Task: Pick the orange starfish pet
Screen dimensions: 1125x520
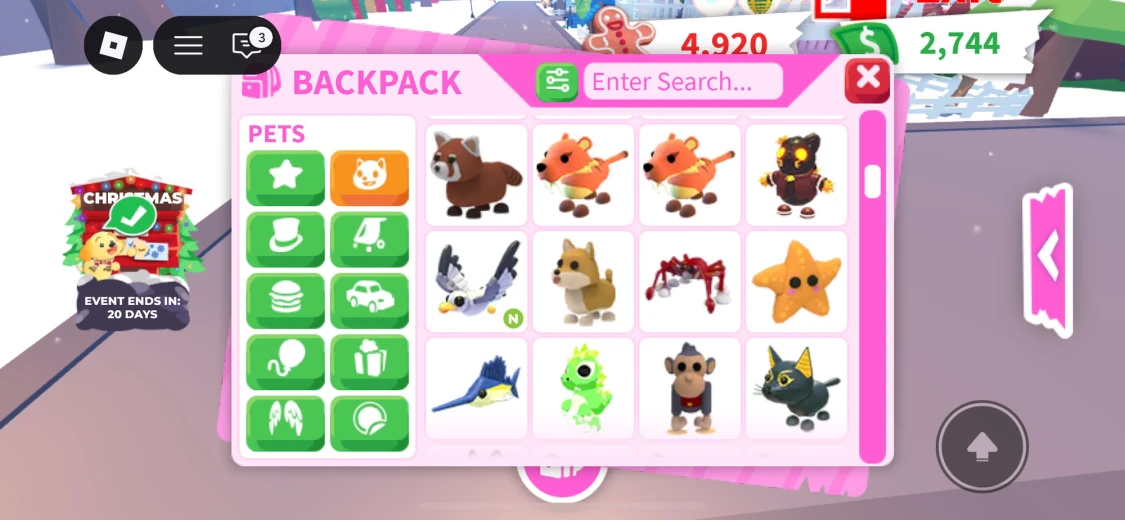Action: pyautogui.click(x=796, y=281)
